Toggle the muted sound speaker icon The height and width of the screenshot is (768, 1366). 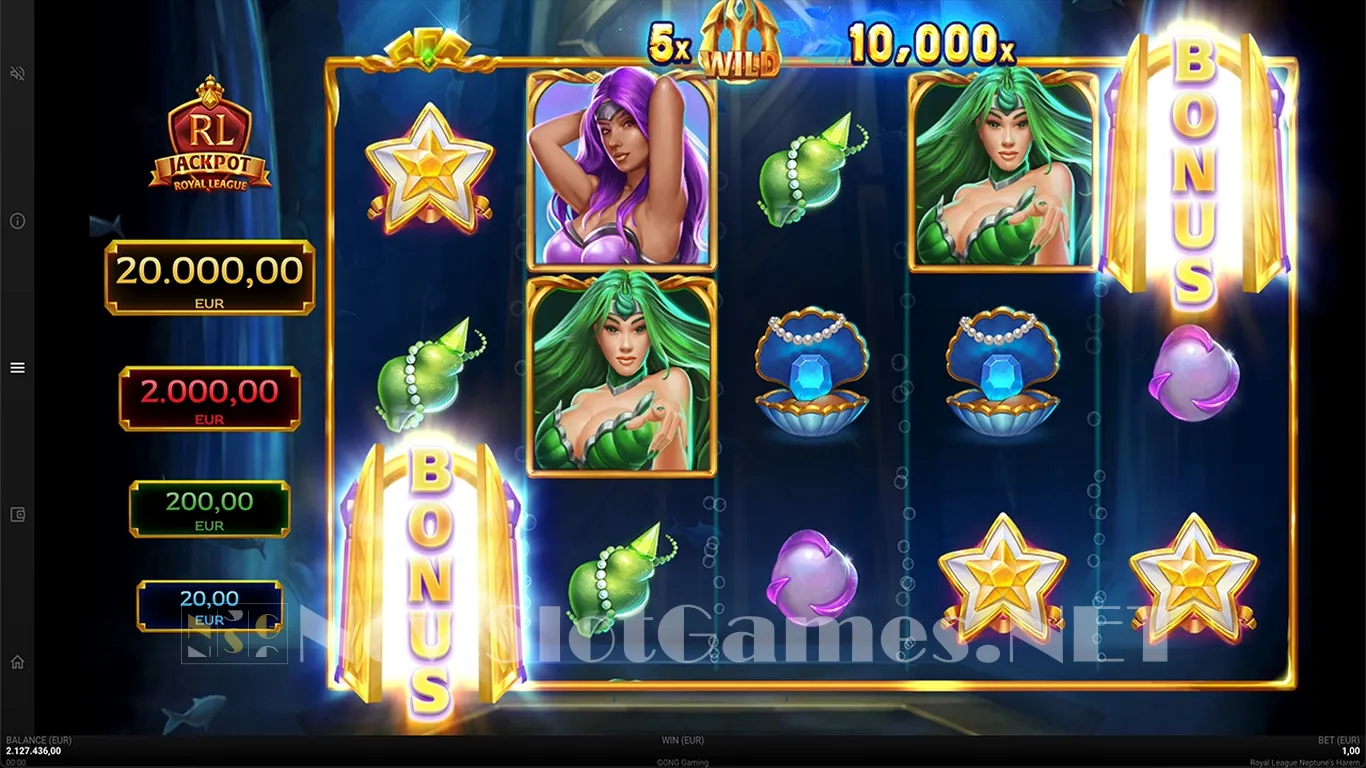(17, 74)
